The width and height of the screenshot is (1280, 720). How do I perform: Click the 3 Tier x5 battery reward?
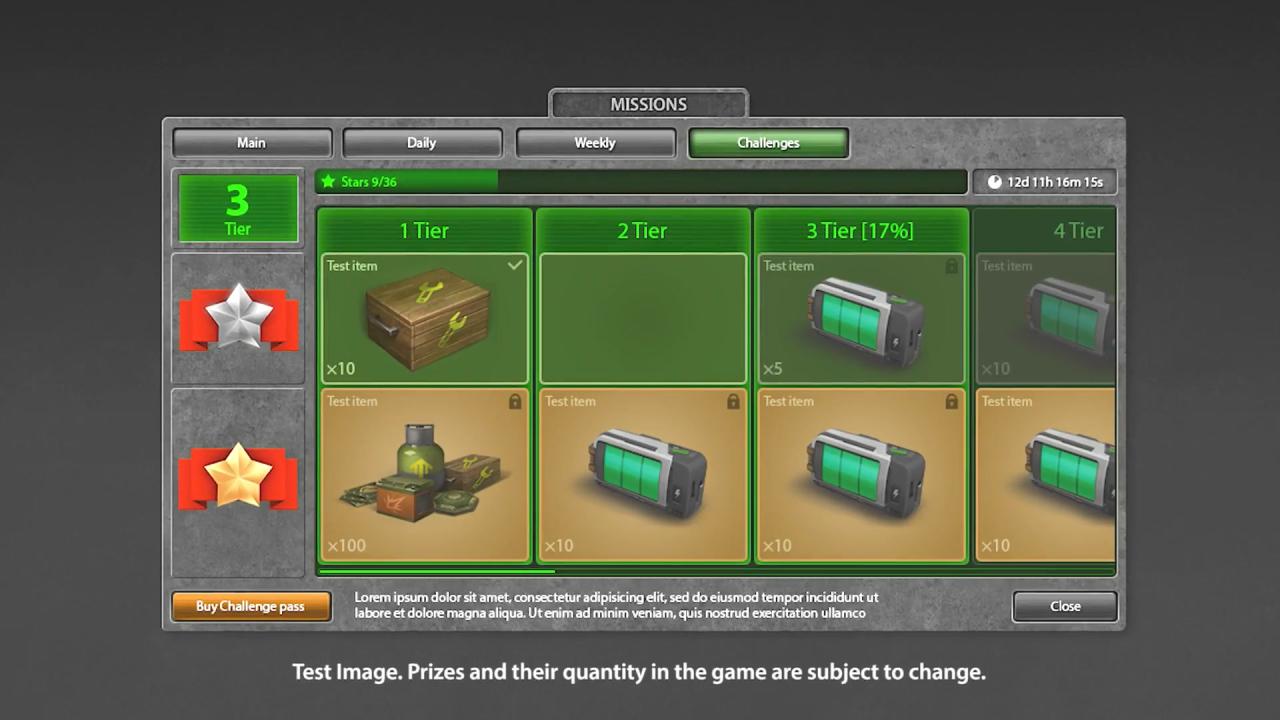click(861, 319)
